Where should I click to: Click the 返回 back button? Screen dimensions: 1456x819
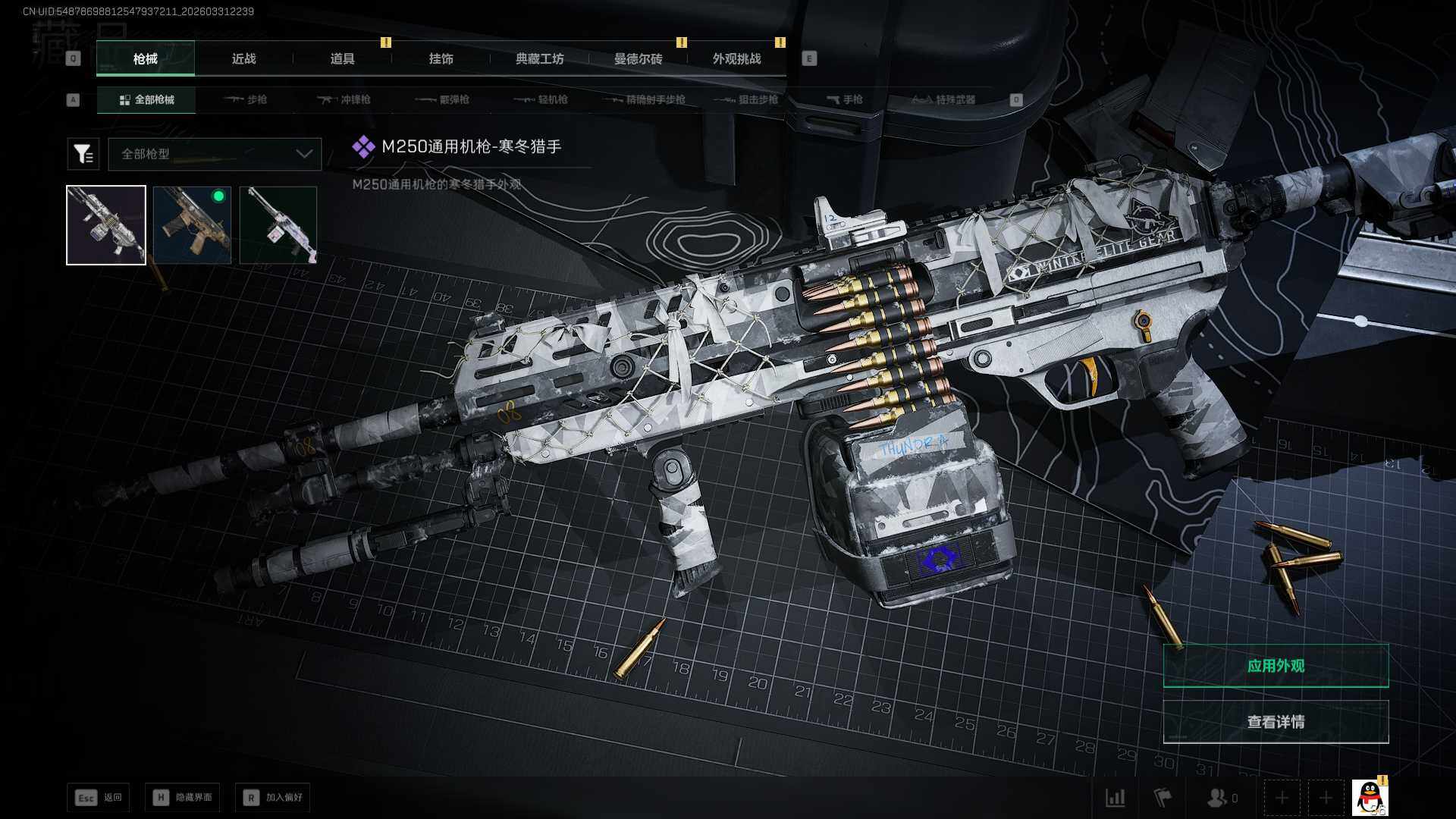point(99,798)
